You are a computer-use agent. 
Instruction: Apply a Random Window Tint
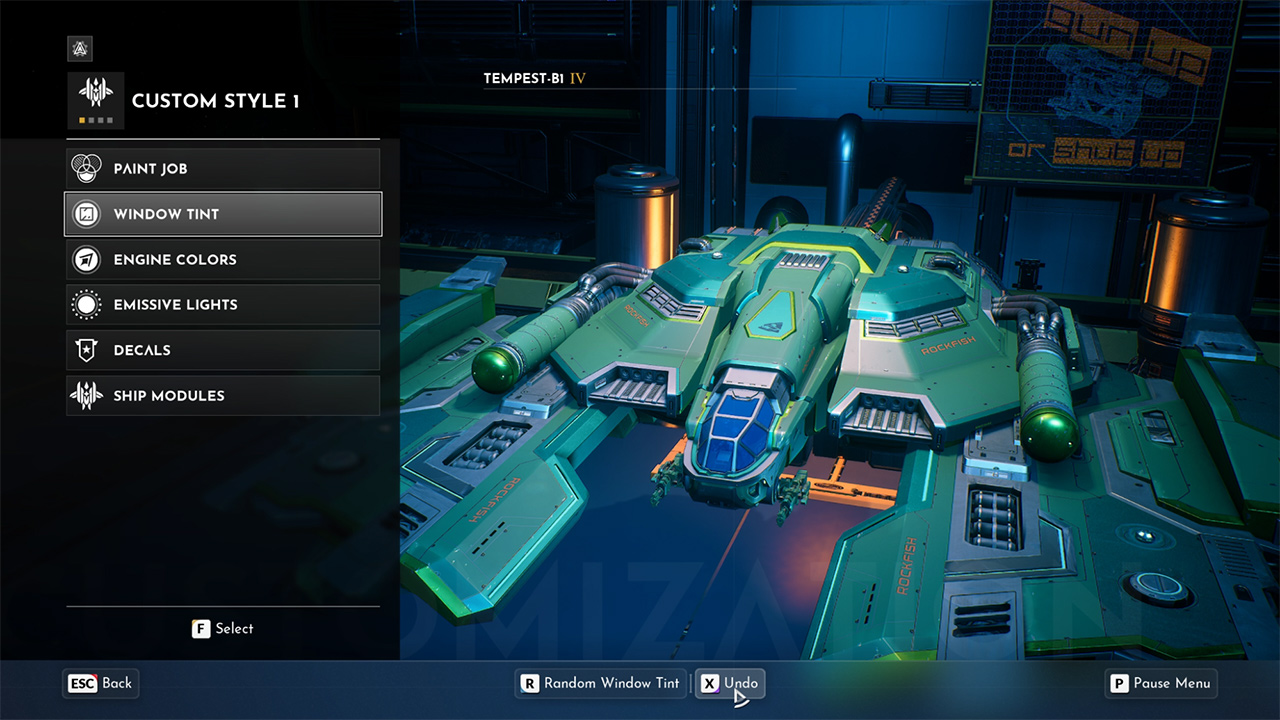tap(600, 683)
